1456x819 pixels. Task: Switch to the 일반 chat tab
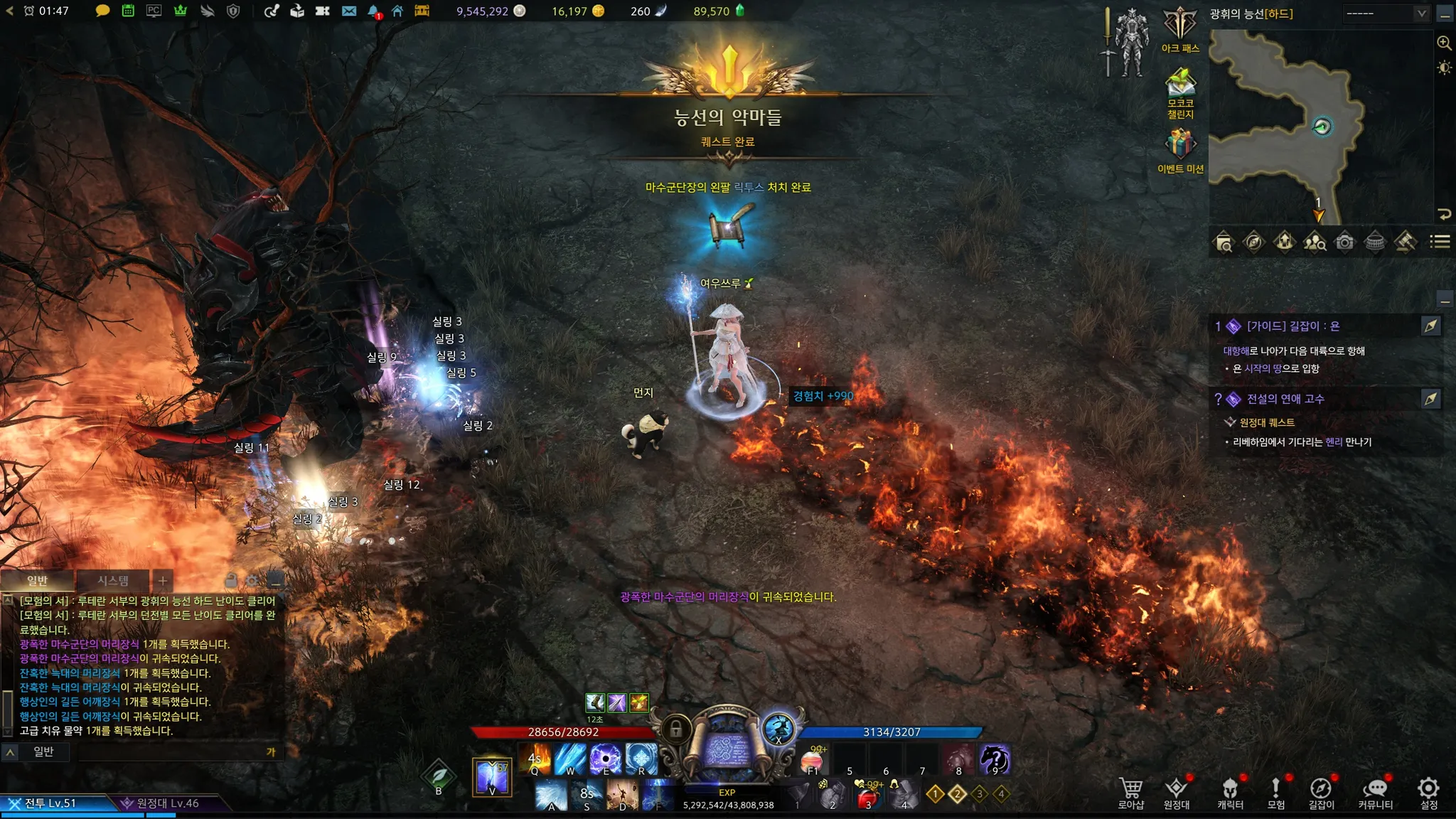pyautogui.click(x=37, y=581)
